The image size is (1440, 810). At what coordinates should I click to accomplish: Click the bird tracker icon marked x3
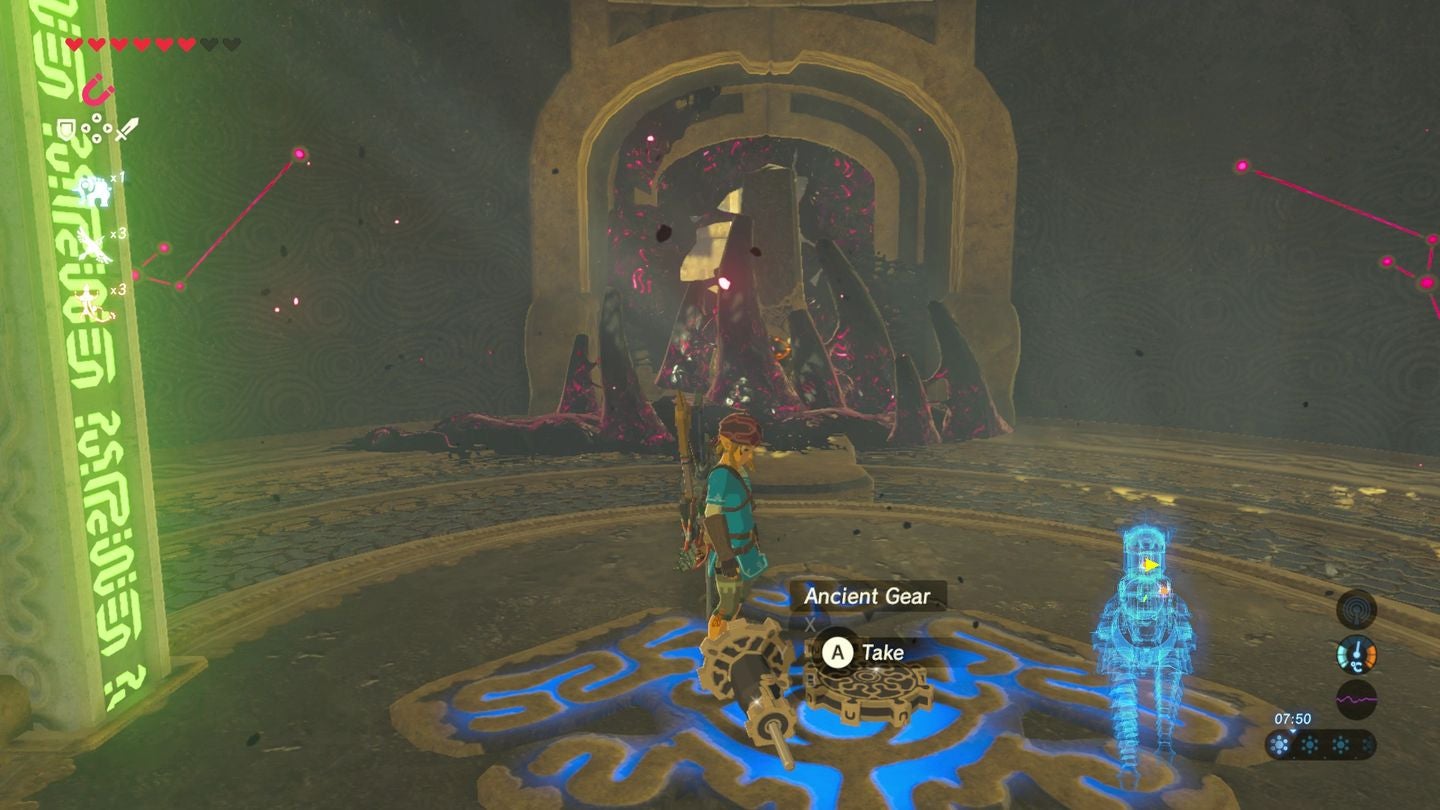(x=94, y=243)
